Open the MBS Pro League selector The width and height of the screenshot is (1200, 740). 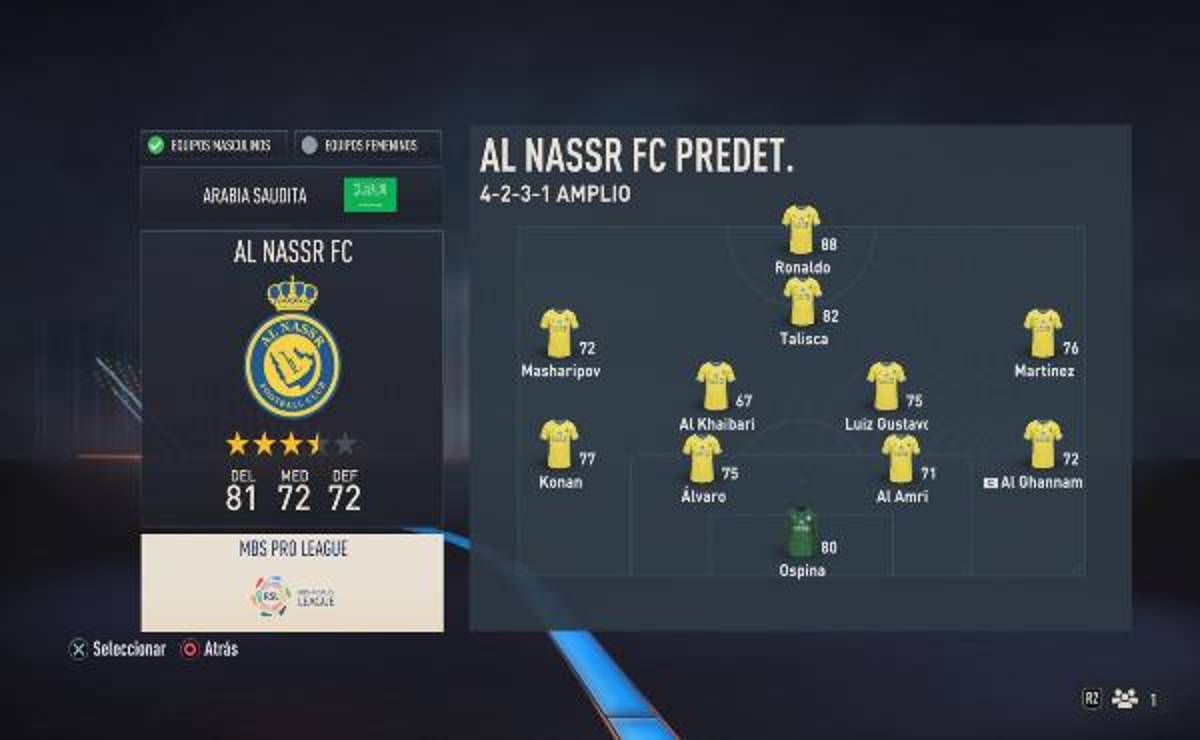(x=292, y=582)
